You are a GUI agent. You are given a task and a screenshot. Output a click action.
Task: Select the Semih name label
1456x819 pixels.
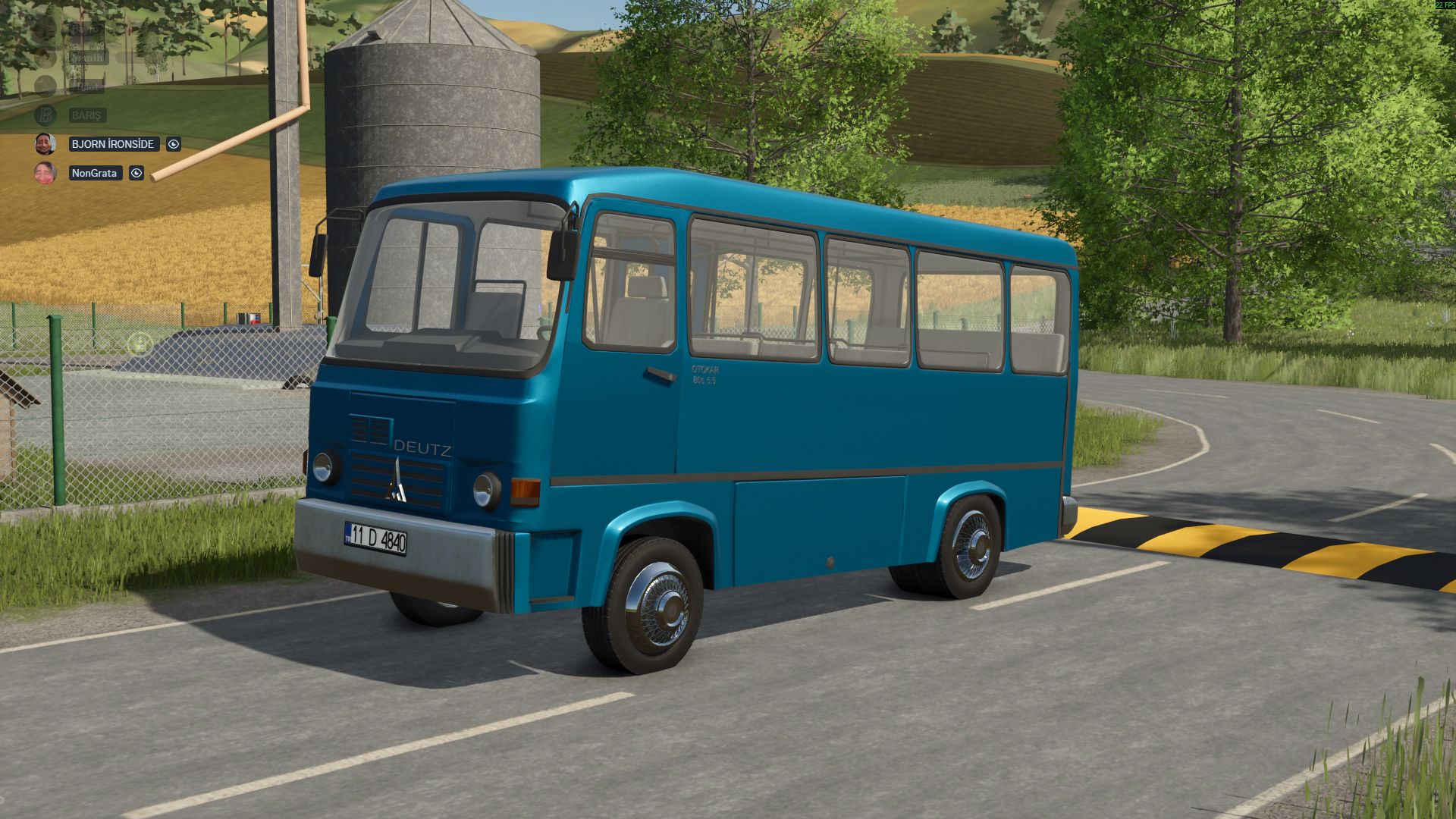click(x=89, y=58)
